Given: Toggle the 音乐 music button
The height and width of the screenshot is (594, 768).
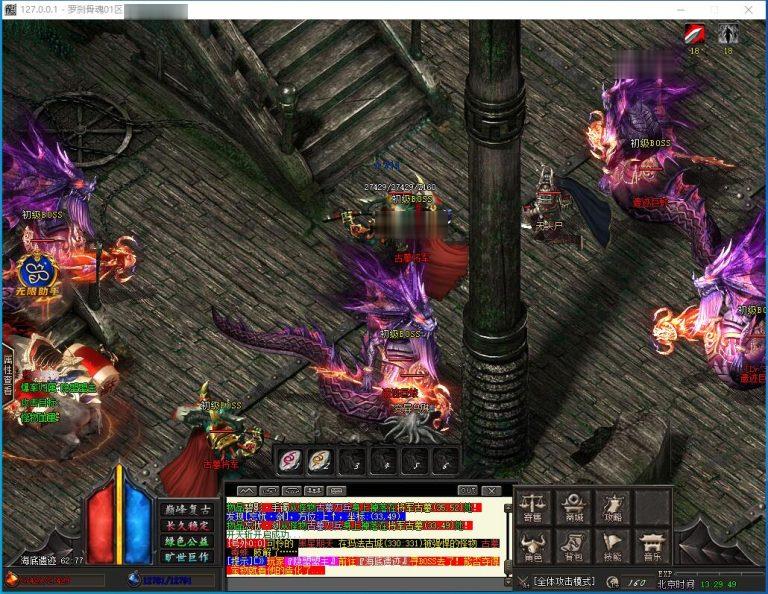Looking at the screenshot, I should point(652,546).
